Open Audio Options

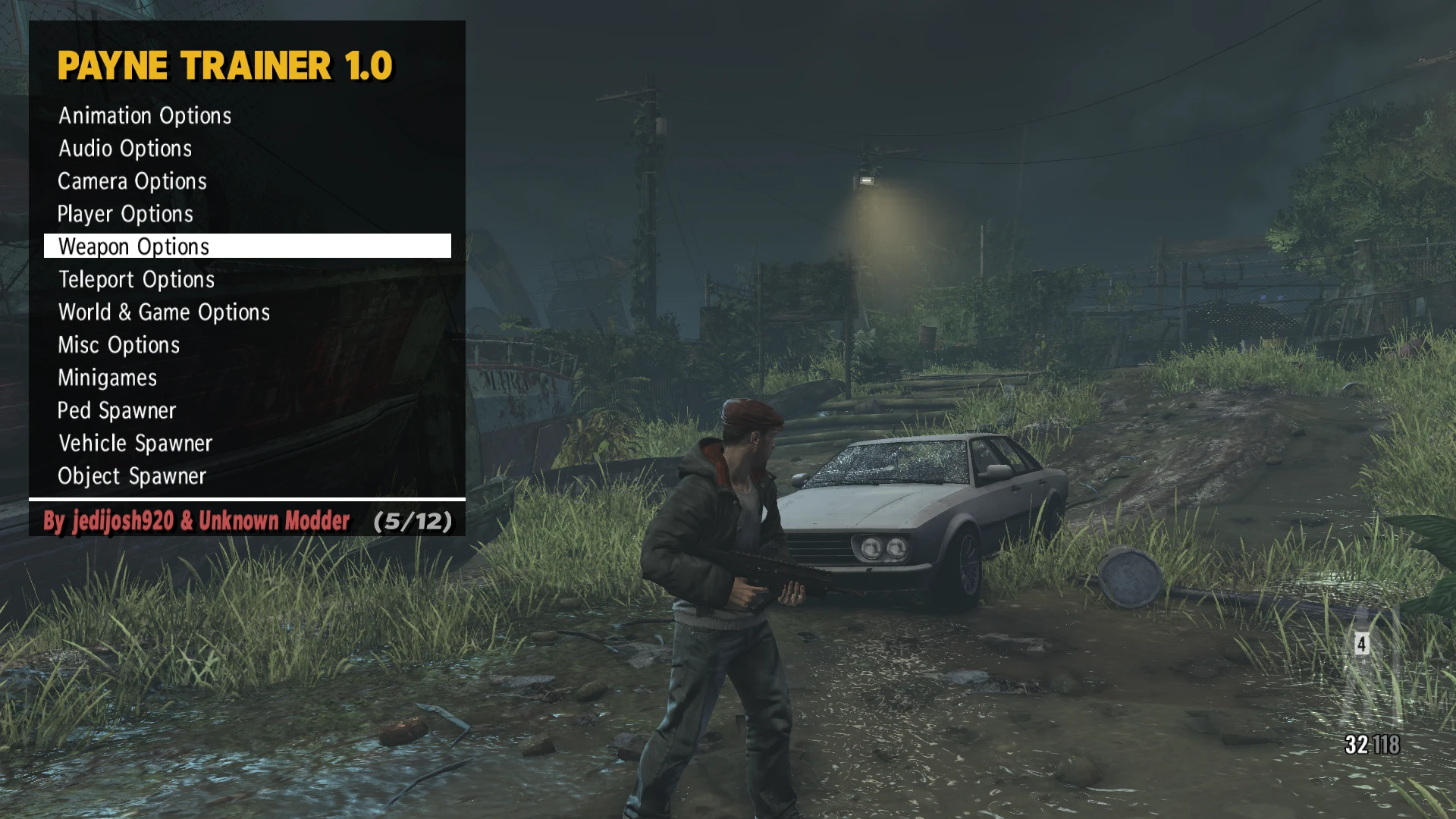click(124, 149)
